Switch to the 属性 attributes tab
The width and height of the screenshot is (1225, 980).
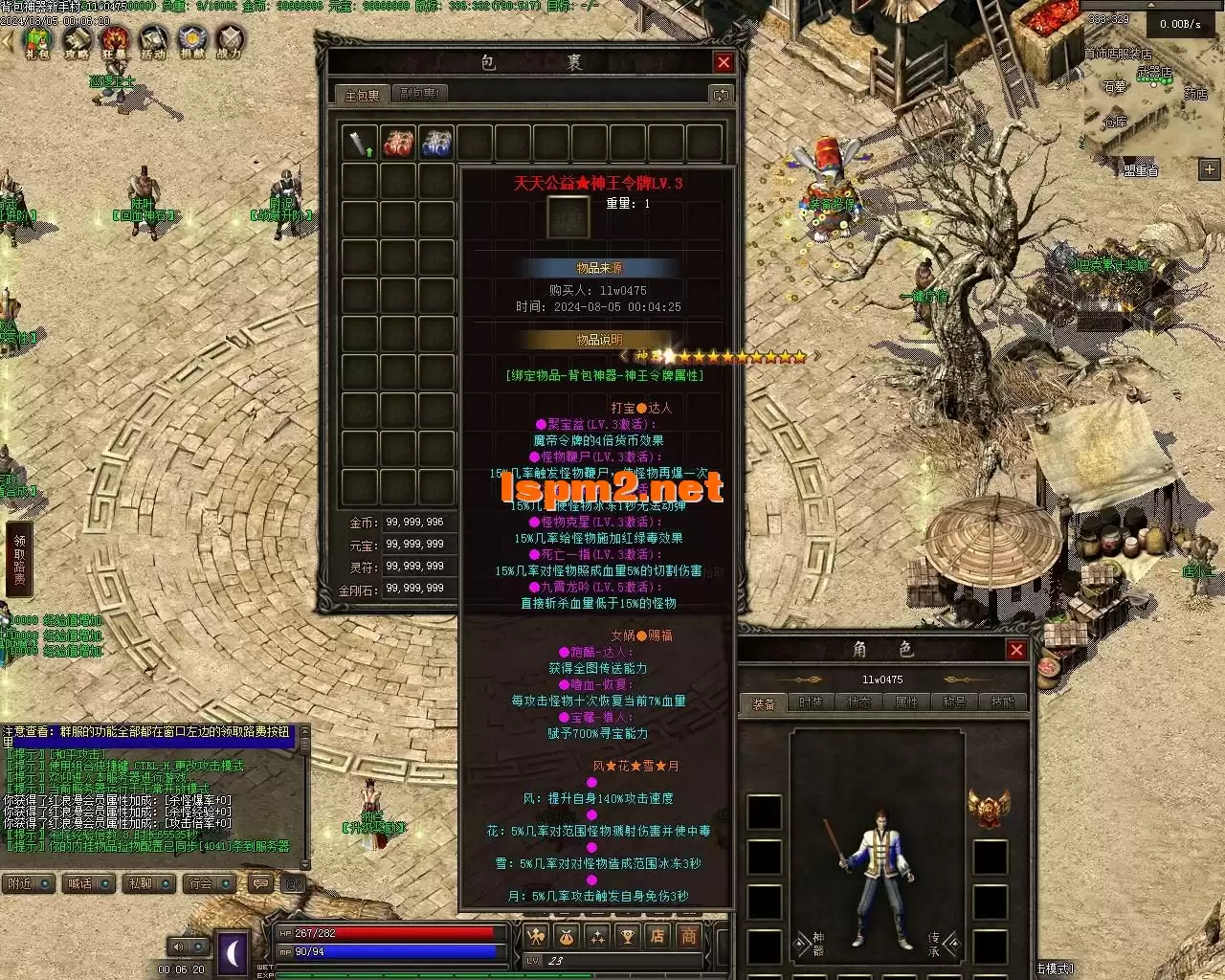906,702
